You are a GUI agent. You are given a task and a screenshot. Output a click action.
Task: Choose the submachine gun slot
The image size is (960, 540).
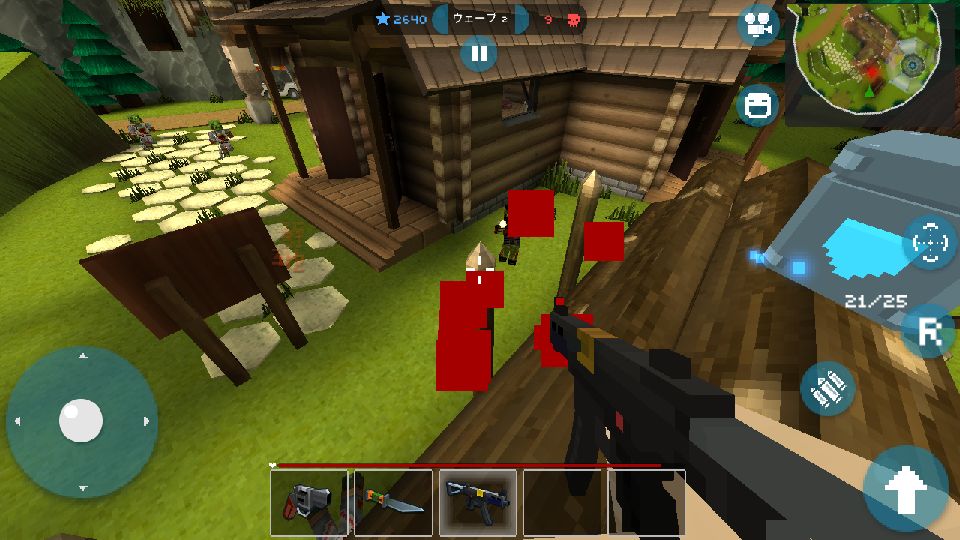[478, 501]
